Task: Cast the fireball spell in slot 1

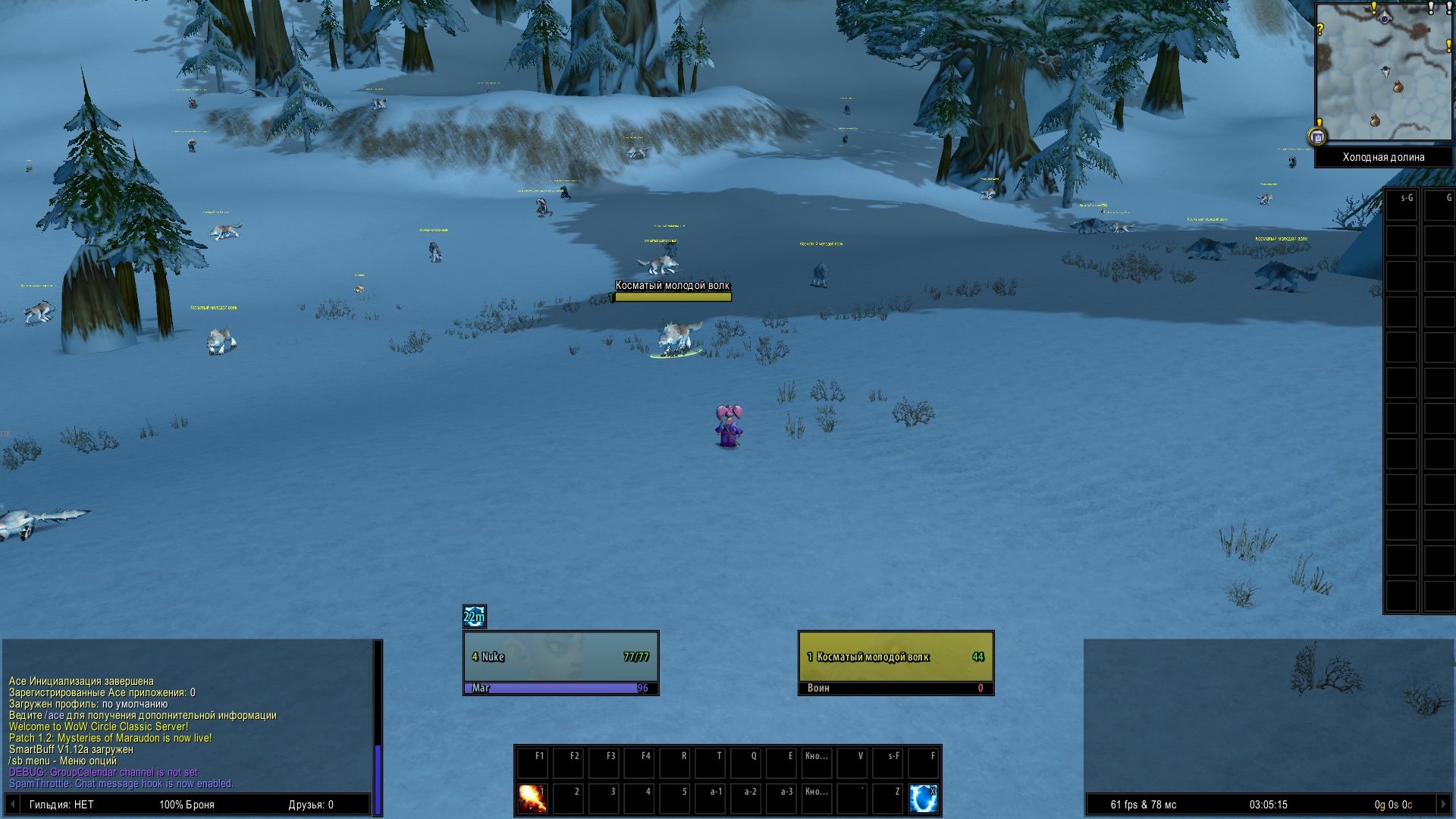Action: tap(532, 799)
